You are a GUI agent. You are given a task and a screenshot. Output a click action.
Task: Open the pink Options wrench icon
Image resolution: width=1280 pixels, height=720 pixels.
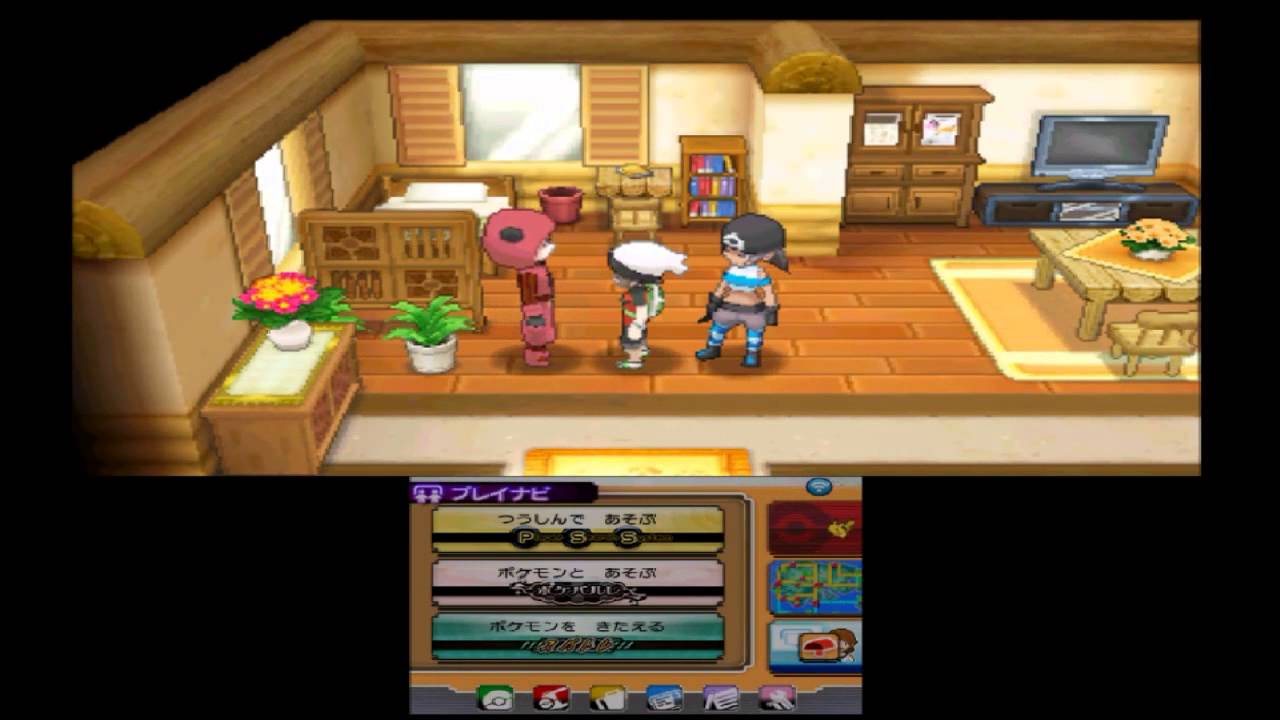(x=777, y=702)
